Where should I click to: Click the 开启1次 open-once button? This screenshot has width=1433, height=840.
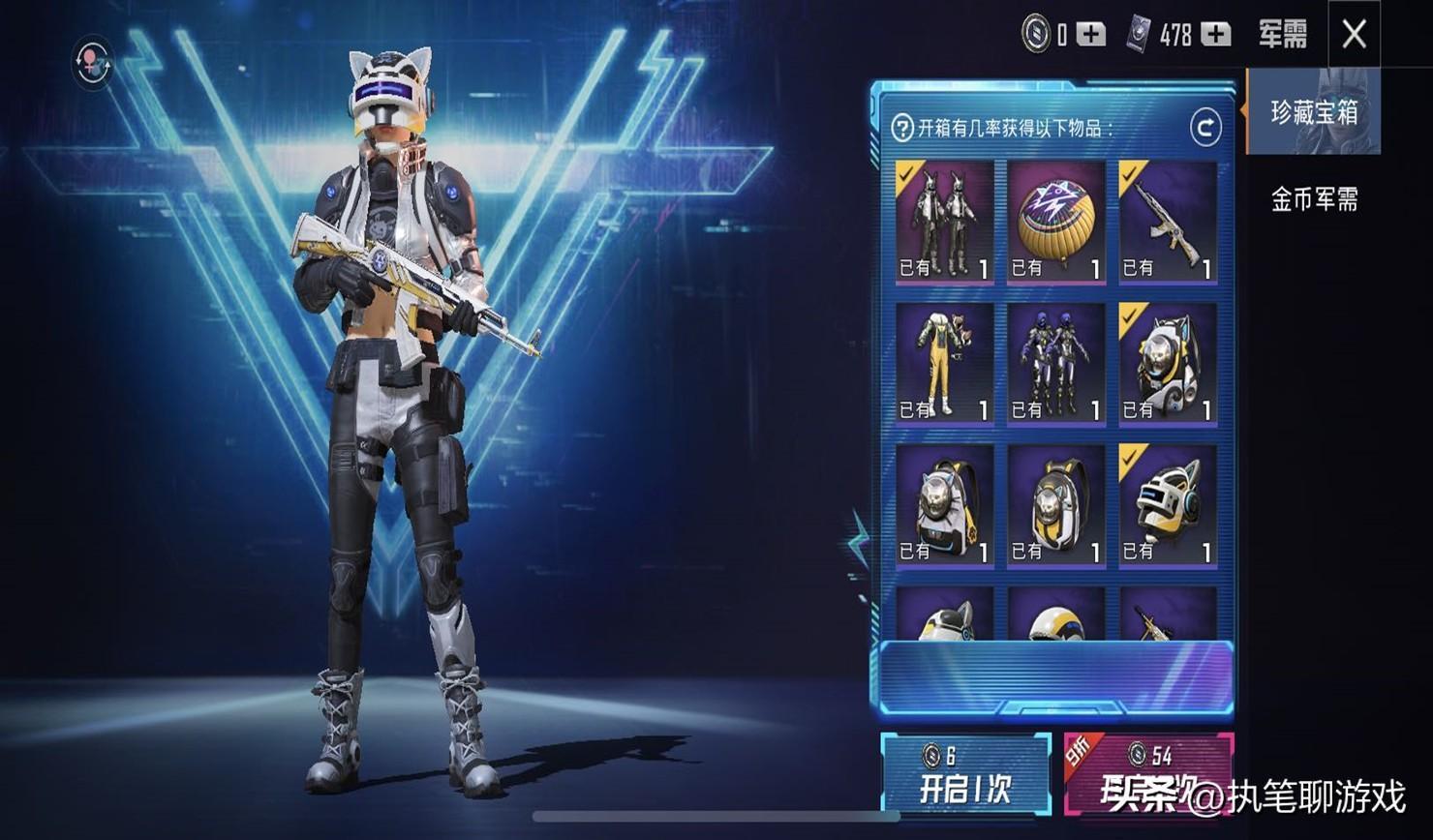pos(965,775)
